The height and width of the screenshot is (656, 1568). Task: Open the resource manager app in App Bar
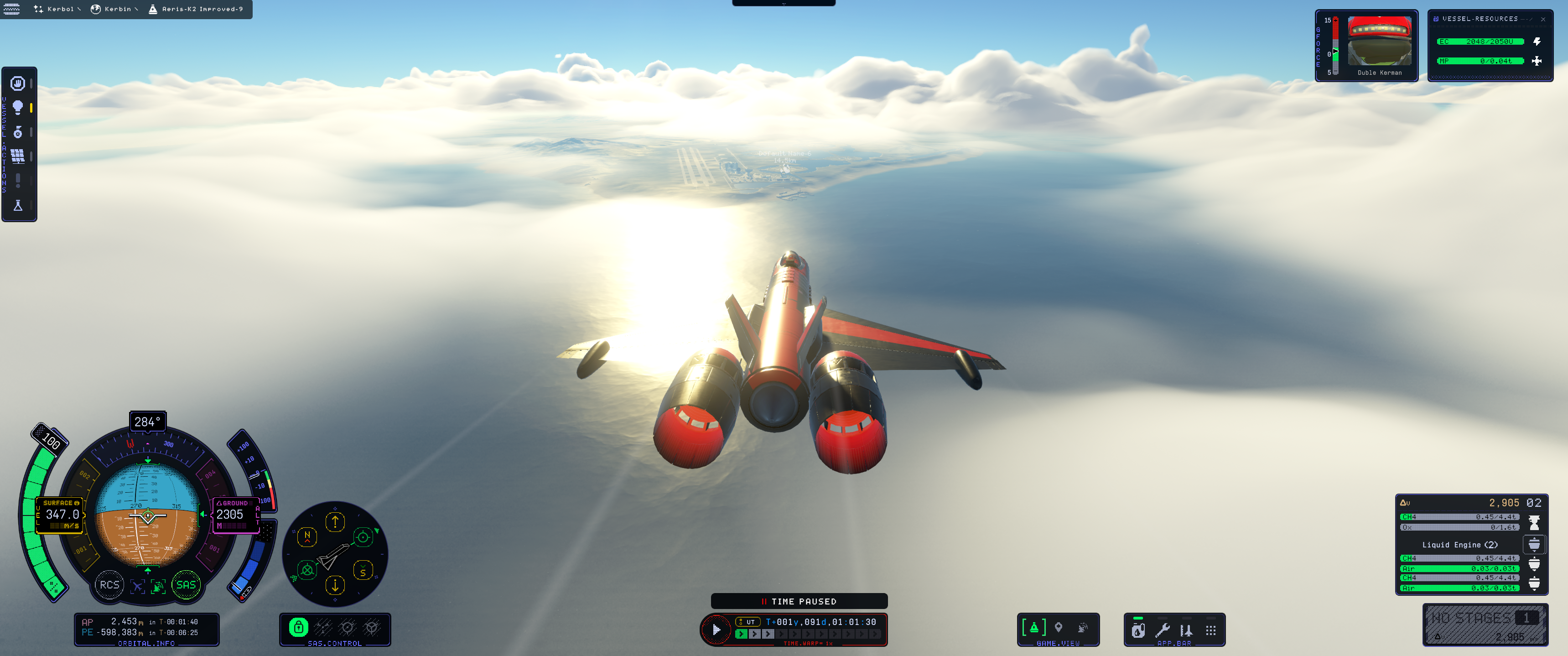tap(1137, 630)
